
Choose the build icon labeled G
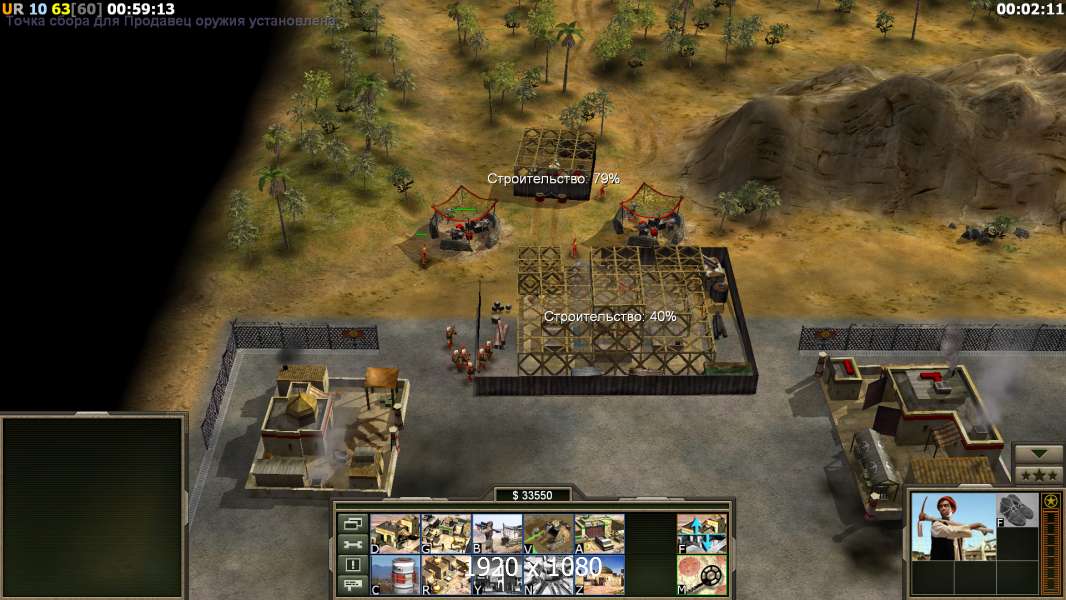446,533
